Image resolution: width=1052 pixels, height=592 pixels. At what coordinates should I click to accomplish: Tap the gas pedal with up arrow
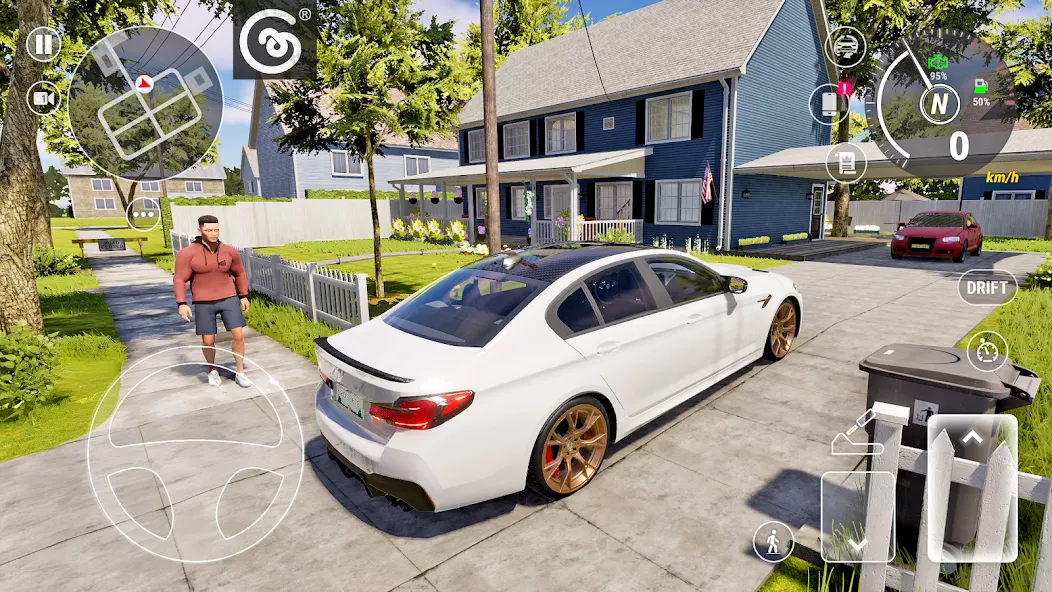pos(972,487)
